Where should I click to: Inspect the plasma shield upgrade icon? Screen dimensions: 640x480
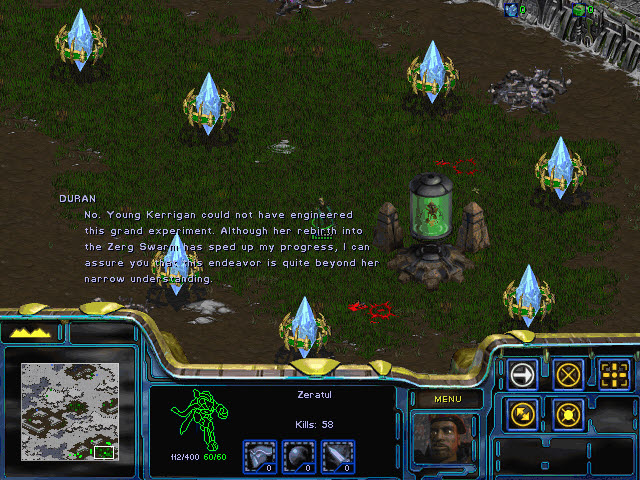[x=298, y=455]
